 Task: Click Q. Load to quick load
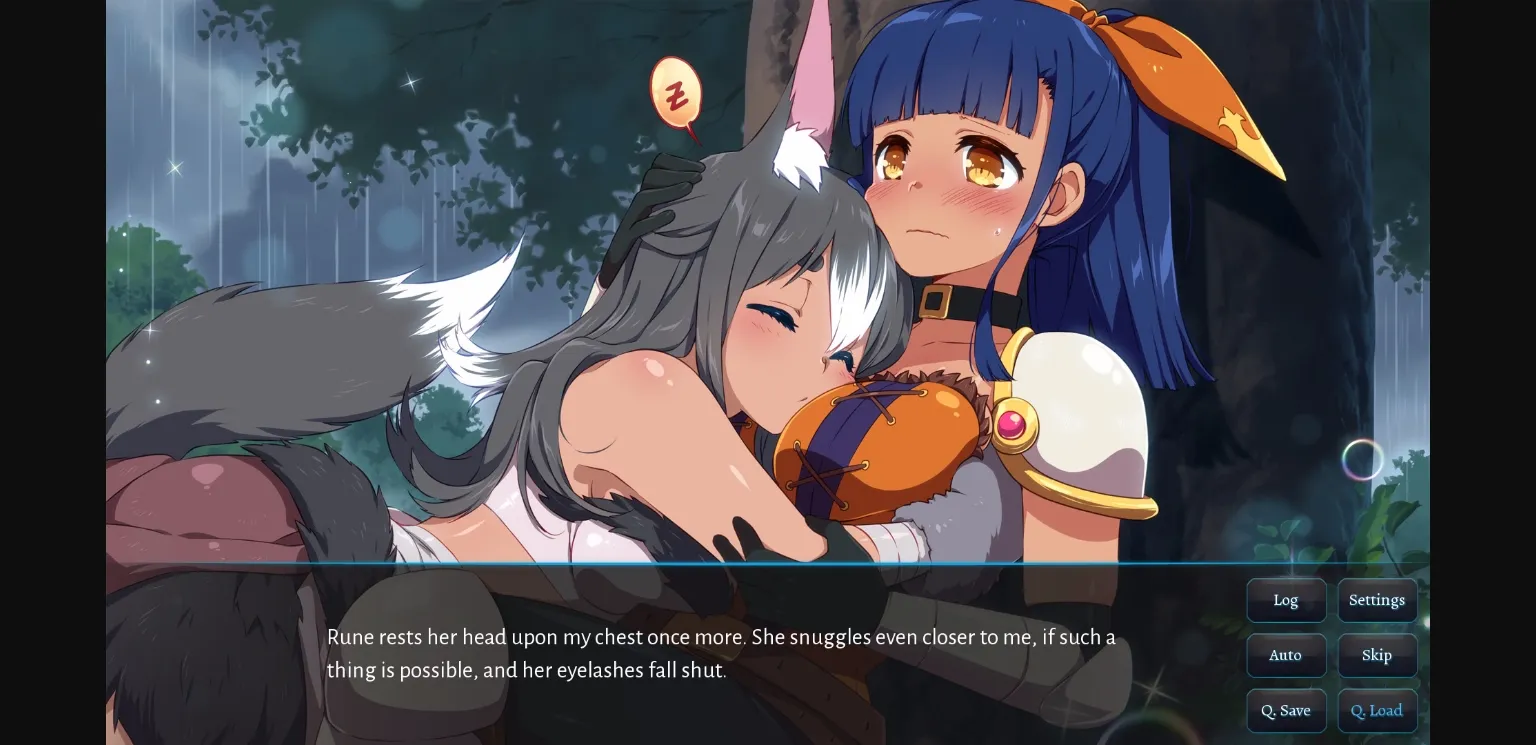point(1377,710)
